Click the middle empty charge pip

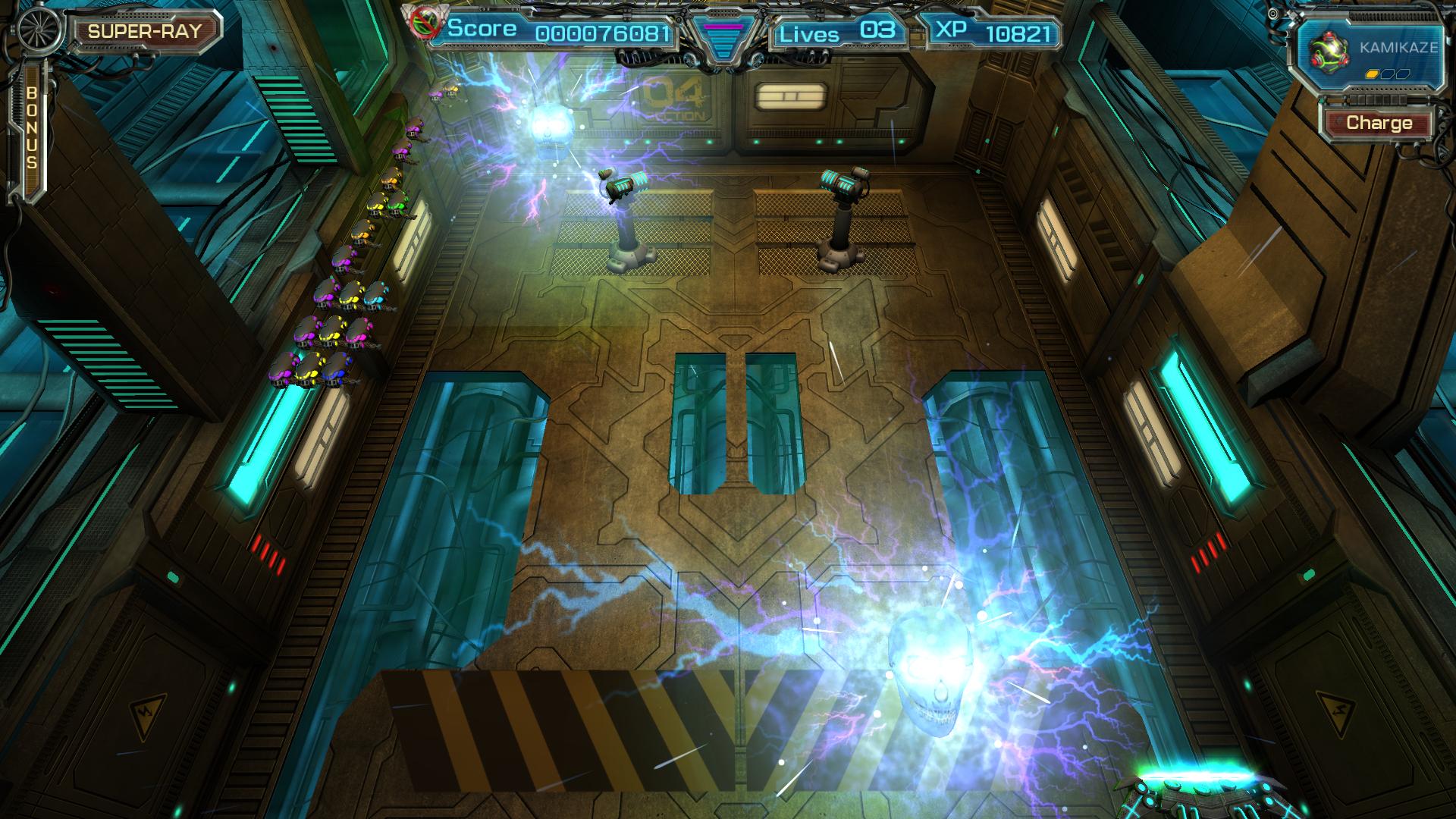pyautogui.click(x=1387, y=74)
